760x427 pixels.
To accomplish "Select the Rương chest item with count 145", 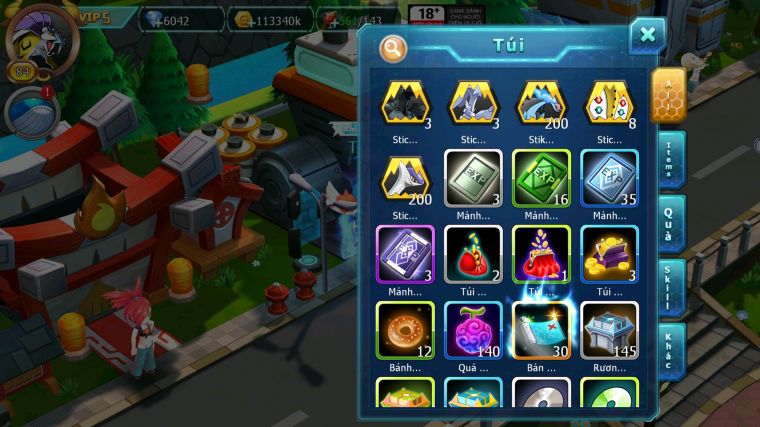I will [x=609, y=330].
